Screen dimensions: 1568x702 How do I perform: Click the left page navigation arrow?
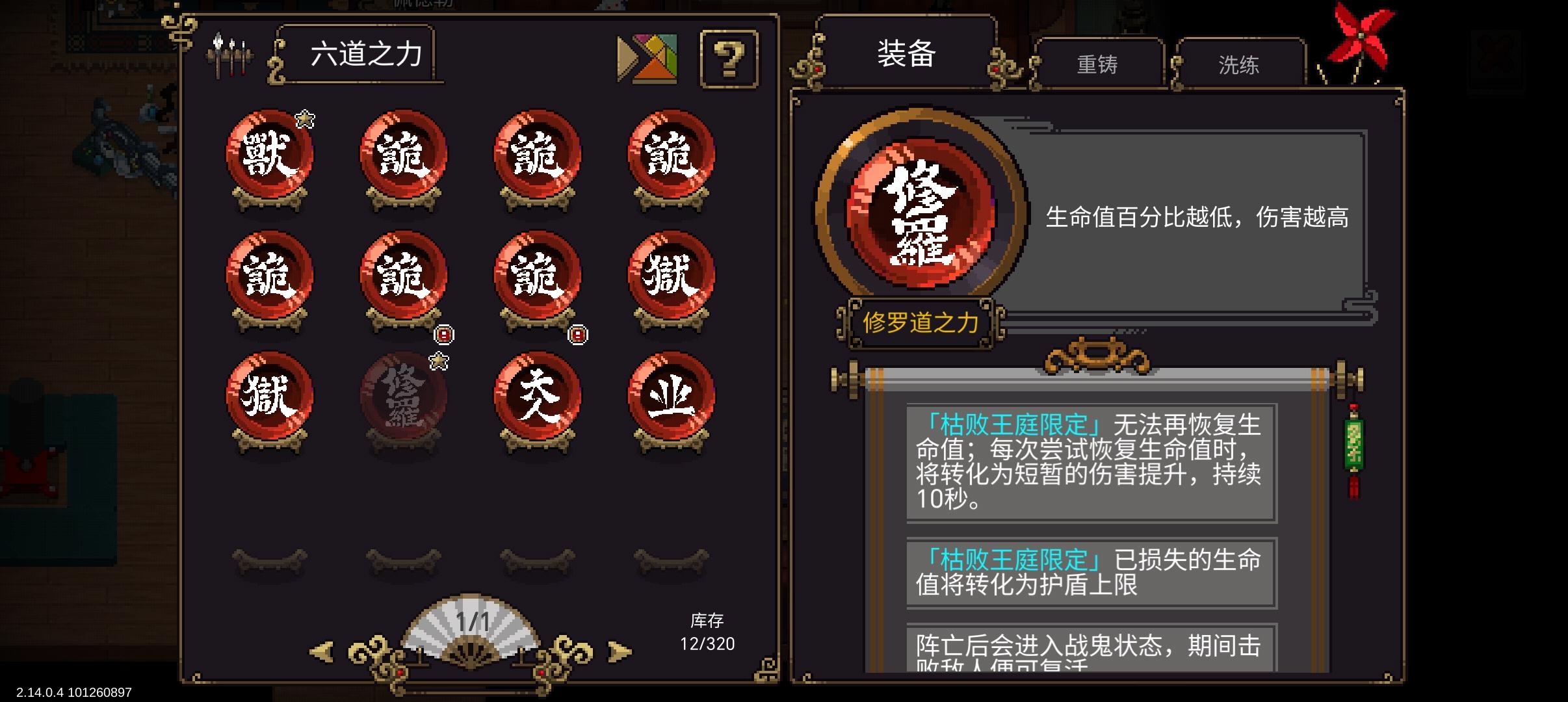(321, 649)
